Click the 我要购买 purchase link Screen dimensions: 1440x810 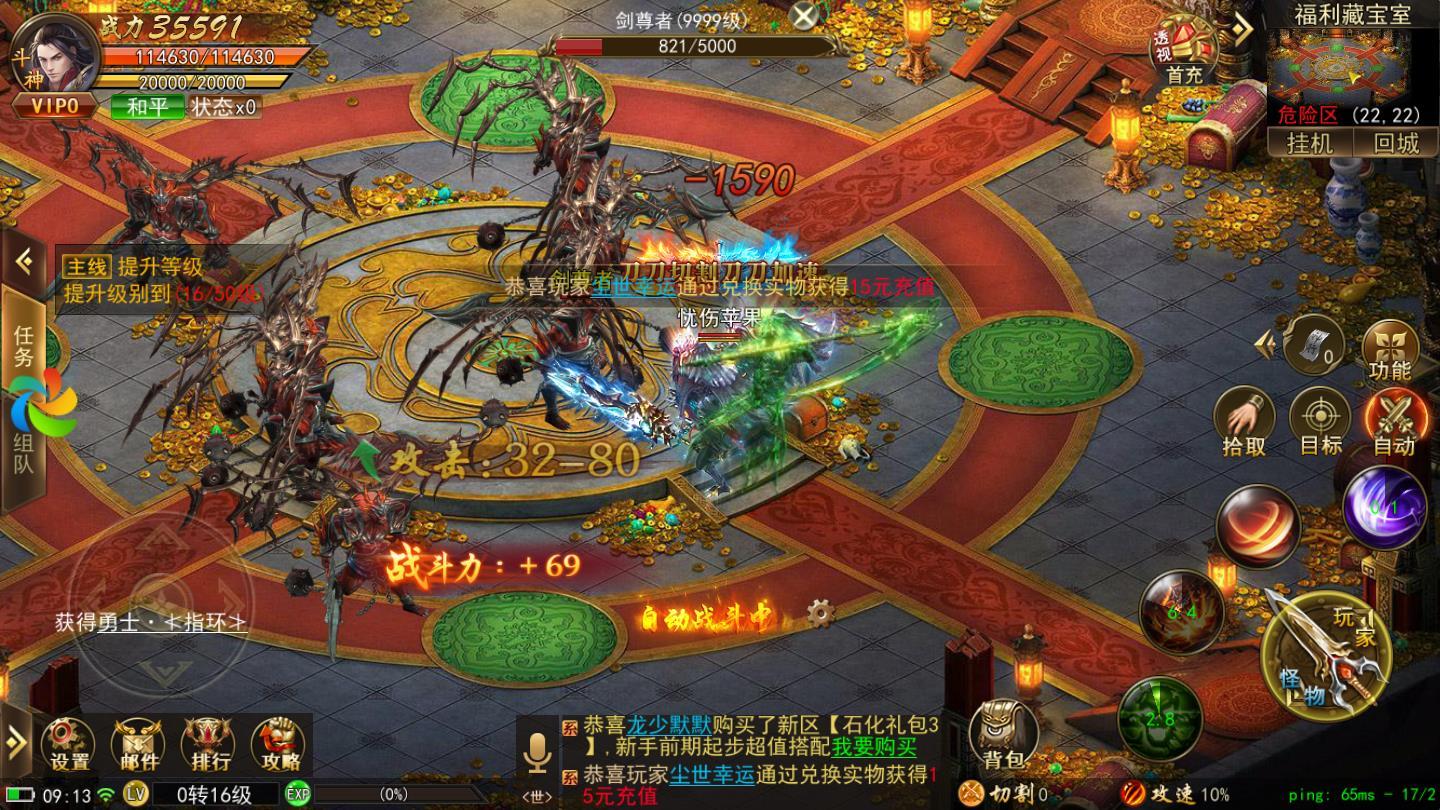click(874, 746)
